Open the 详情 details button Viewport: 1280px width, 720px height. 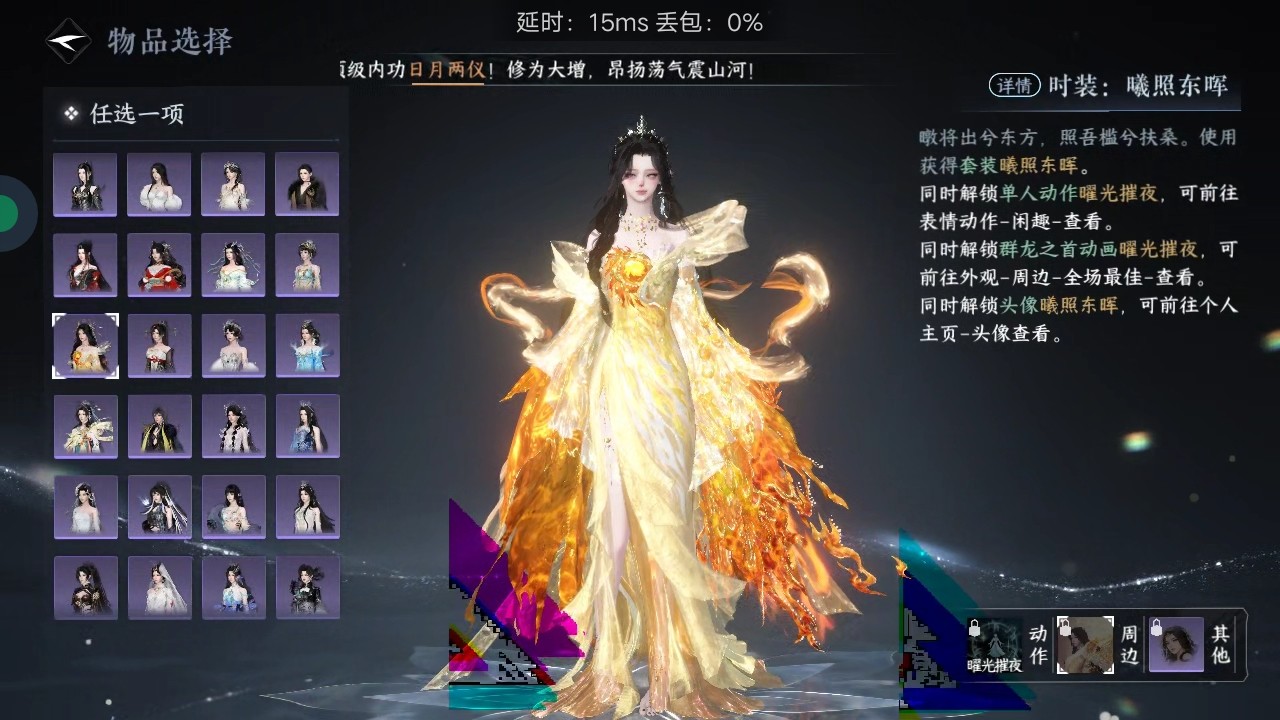tap(1014, 86)
